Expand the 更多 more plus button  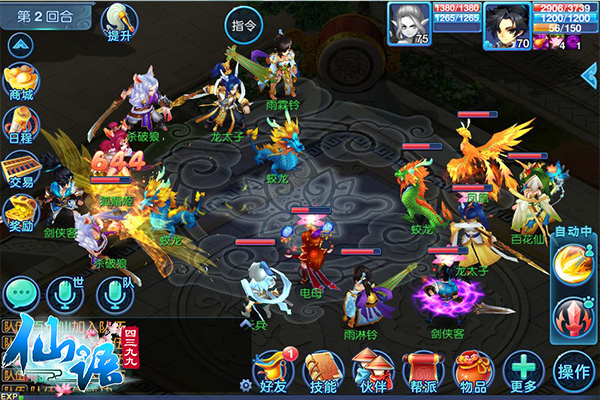pos(522,370)
